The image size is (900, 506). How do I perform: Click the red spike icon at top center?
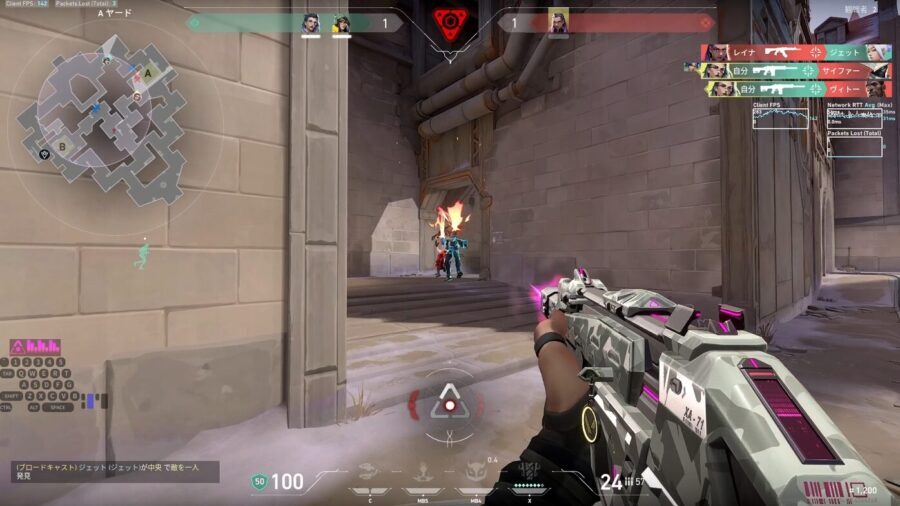[450, 22]
